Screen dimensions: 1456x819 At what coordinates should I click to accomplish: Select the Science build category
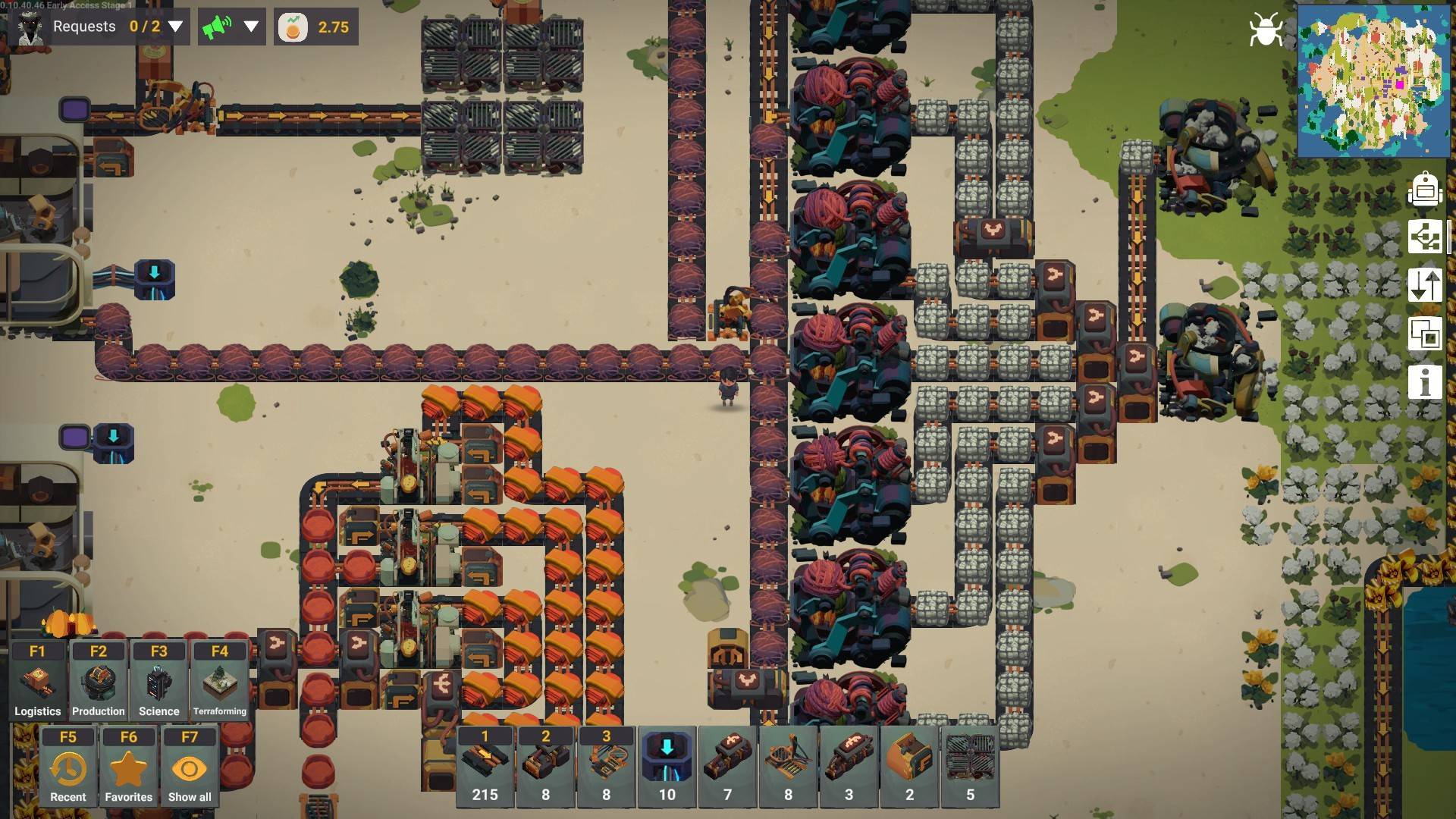(159, 680)
